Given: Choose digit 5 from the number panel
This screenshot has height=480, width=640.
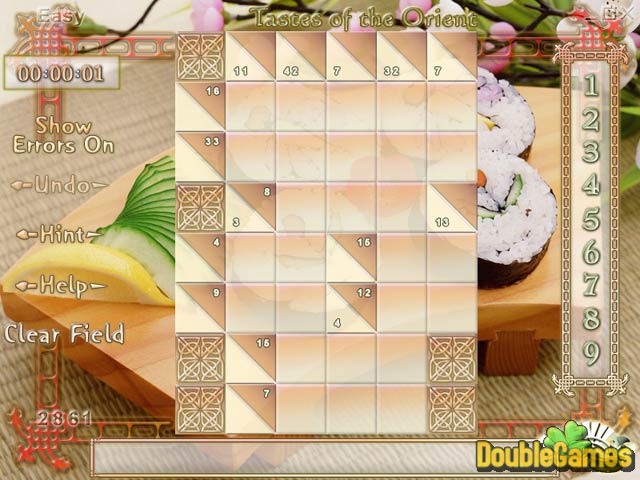Looking at the screenshot, I should (x=591, y=218).
